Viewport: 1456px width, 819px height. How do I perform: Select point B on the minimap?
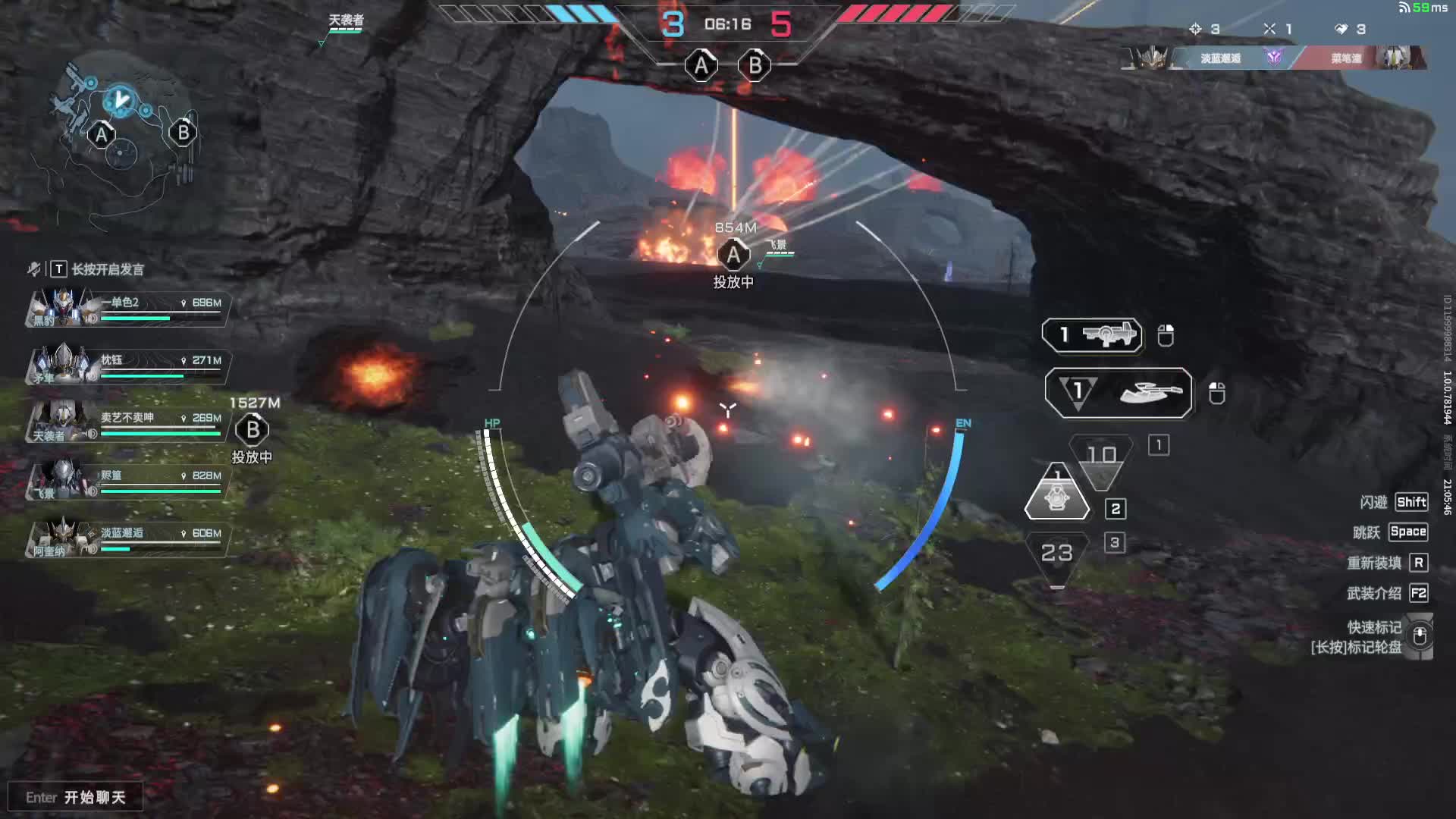(x=183, y=133)
